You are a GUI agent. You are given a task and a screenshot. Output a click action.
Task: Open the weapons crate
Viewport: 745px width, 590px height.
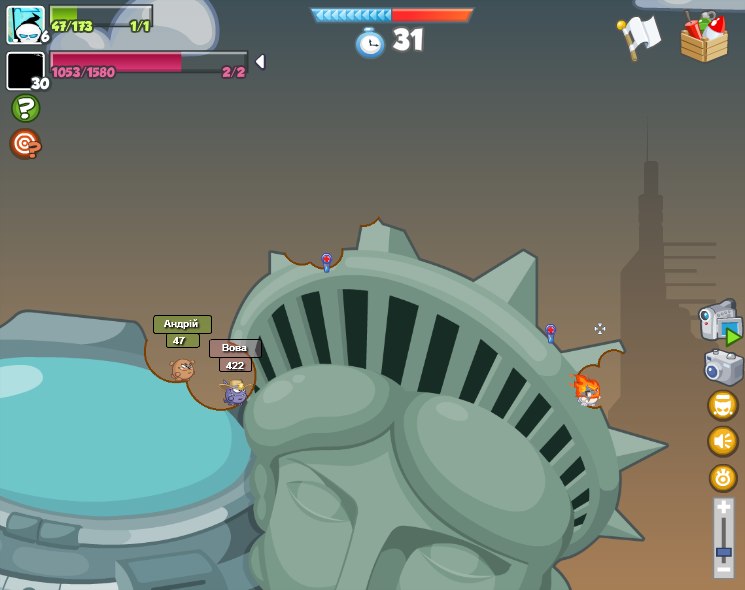tap(704, 38)
